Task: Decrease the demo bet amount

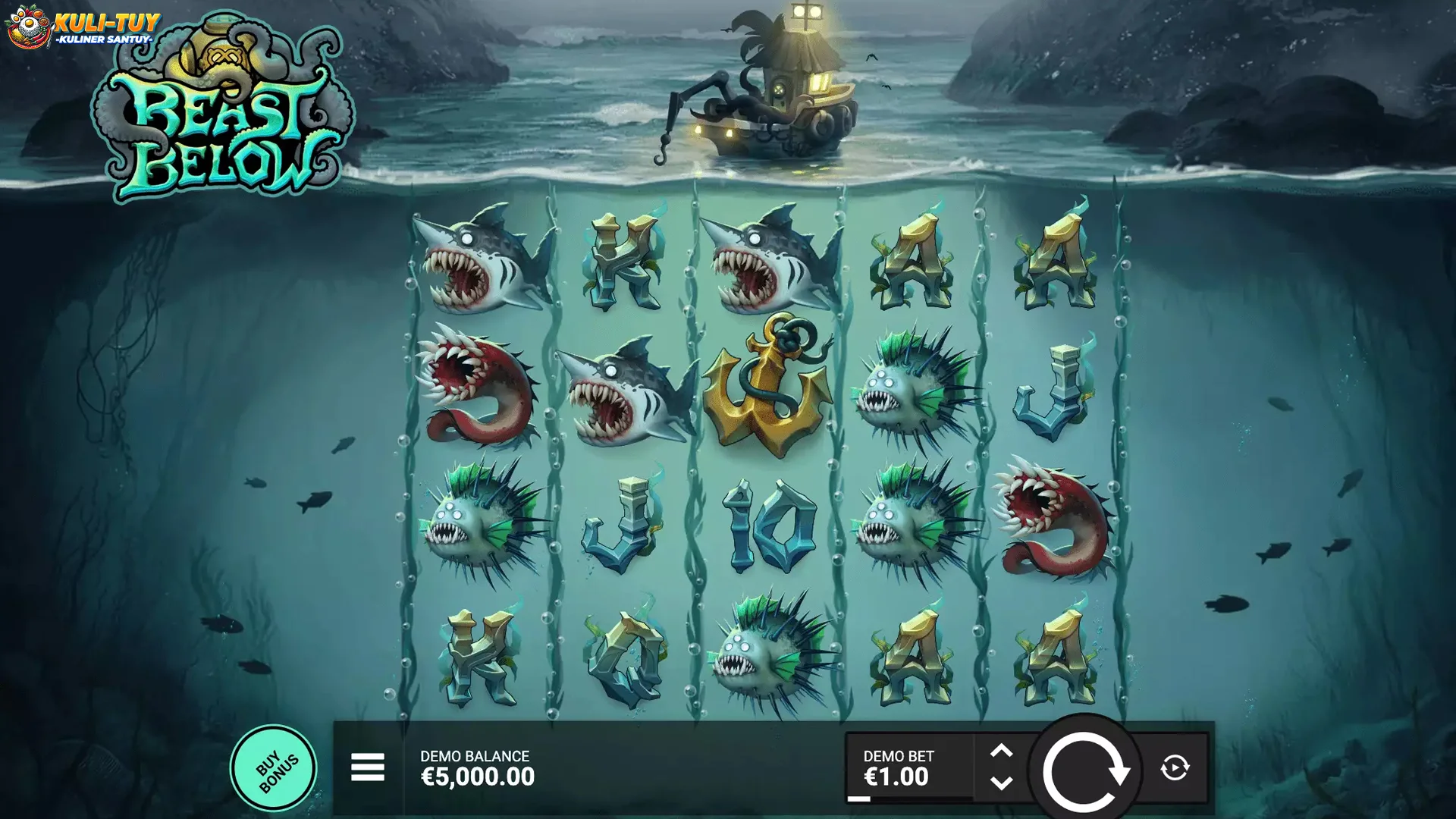Action: [1001, 783]
